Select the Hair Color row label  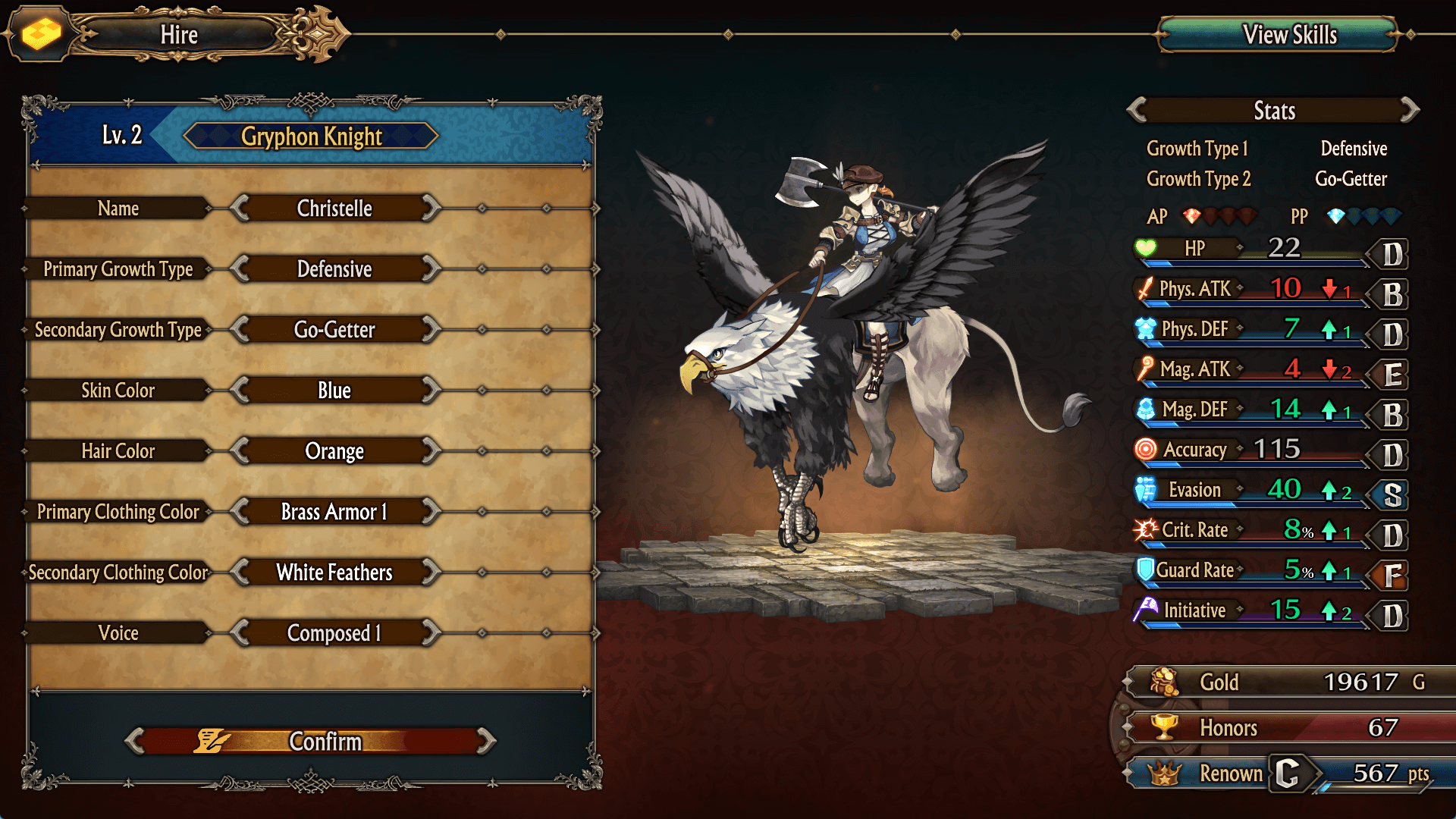coord(118,451)
